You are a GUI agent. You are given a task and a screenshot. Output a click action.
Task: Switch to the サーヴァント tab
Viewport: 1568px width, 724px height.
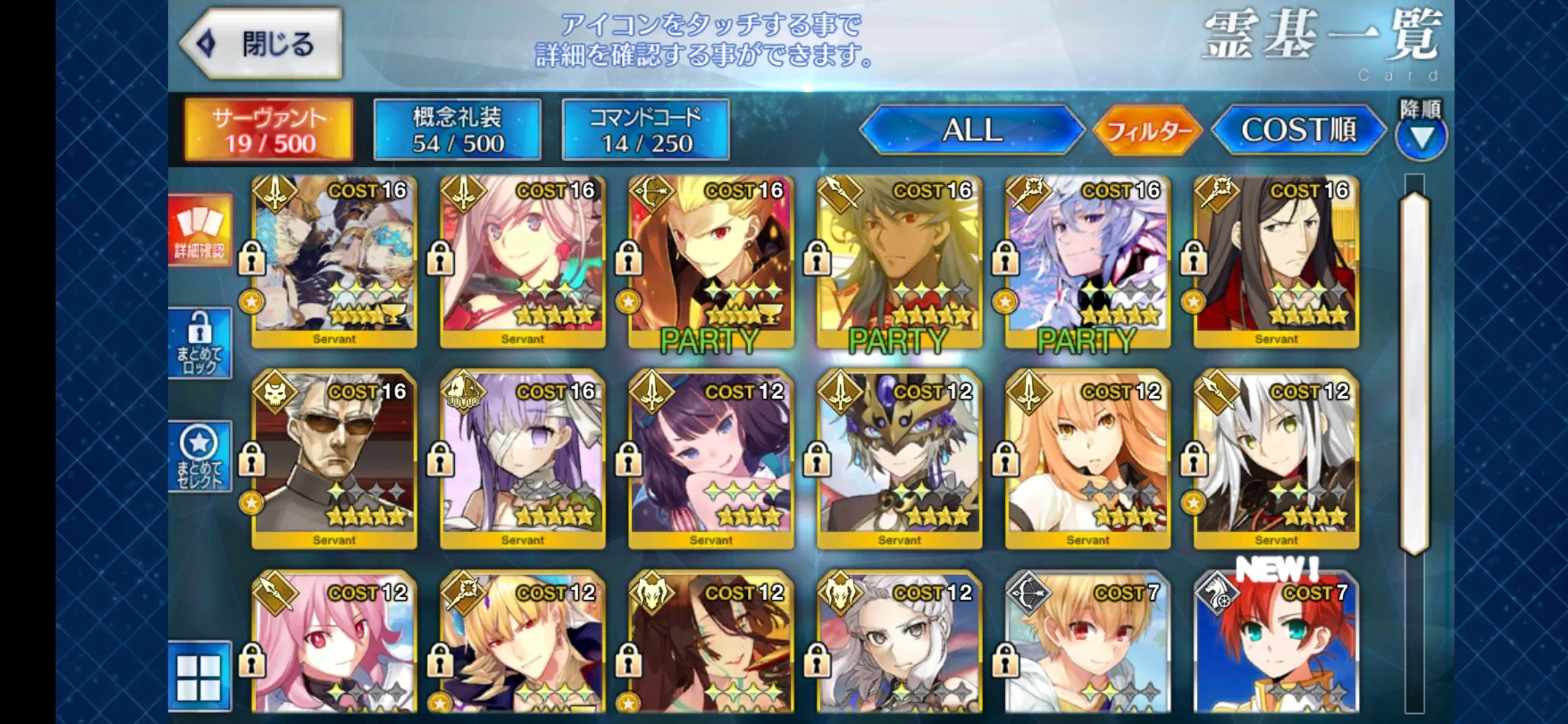[269, 130]
